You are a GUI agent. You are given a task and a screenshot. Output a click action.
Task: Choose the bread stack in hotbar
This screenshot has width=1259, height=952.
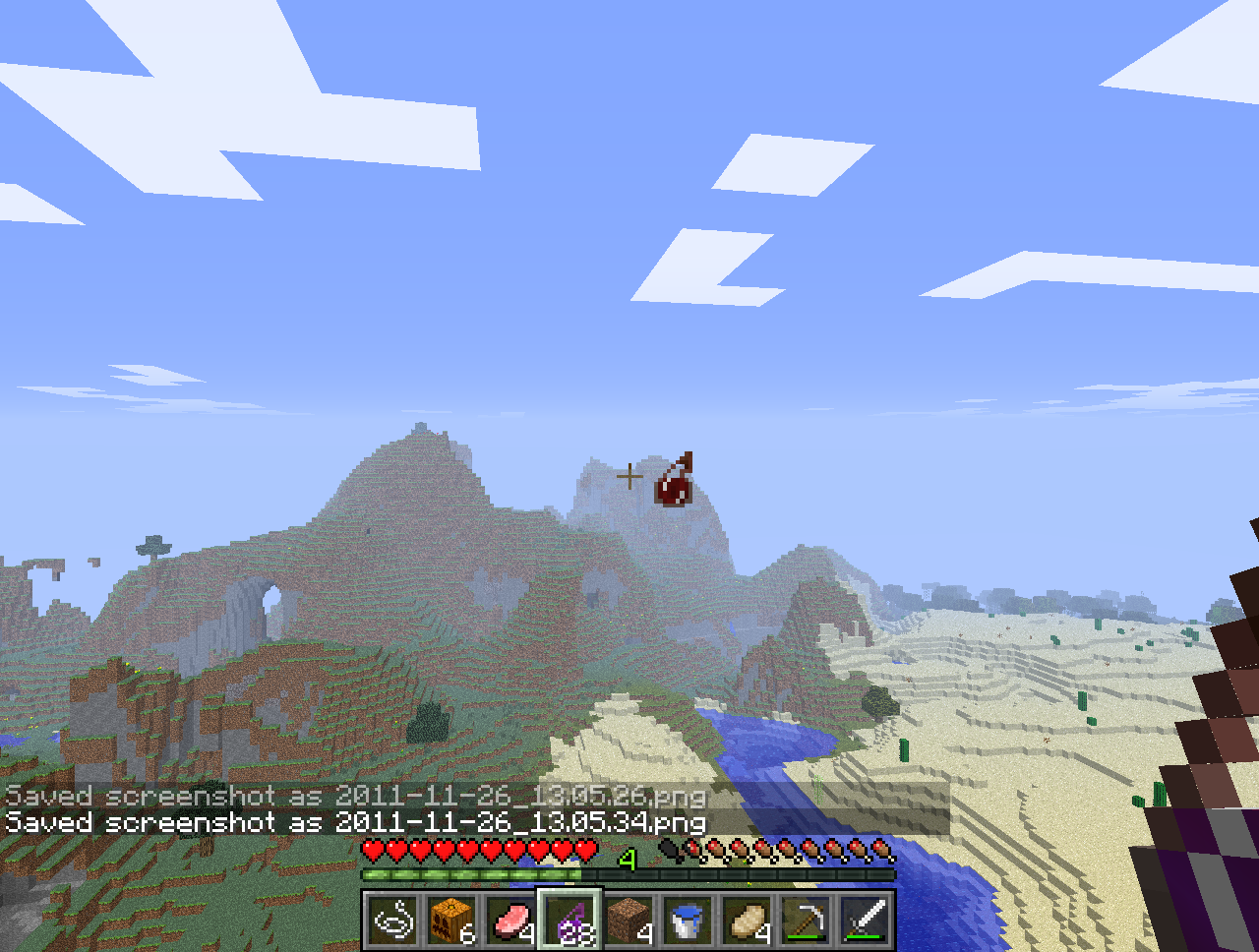click(x=747, y=922)
